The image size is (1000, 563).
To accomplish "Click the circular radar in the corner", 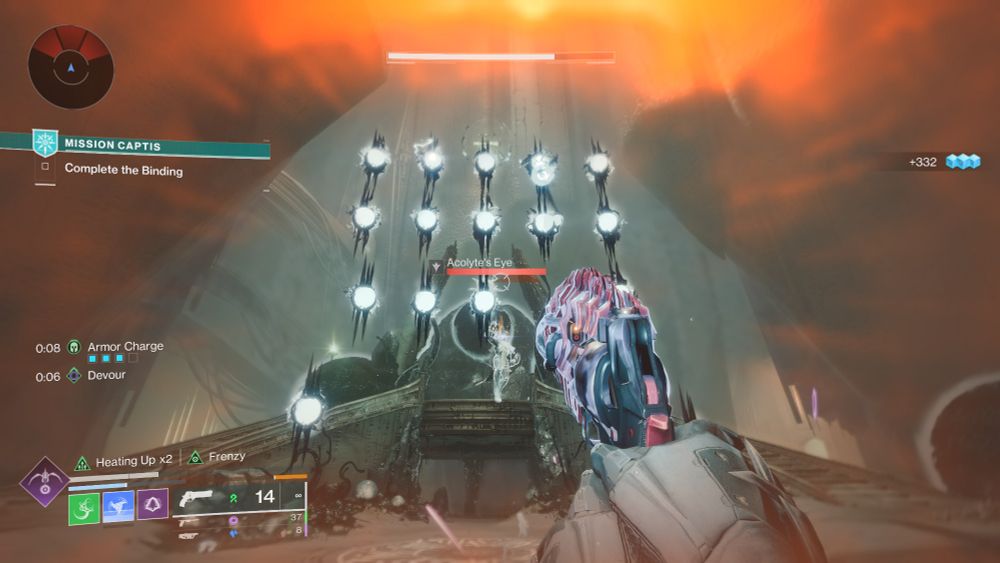I will pos(71,66).
